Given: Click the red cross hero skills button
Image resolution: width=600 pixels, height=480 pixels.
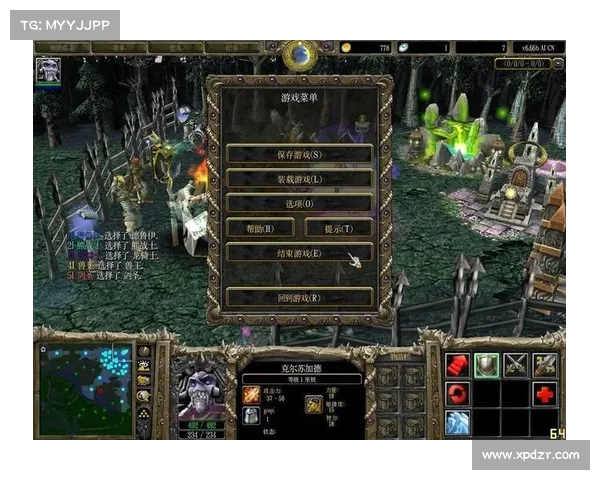Looking at the screenshot, I should [x=545, y=393].
